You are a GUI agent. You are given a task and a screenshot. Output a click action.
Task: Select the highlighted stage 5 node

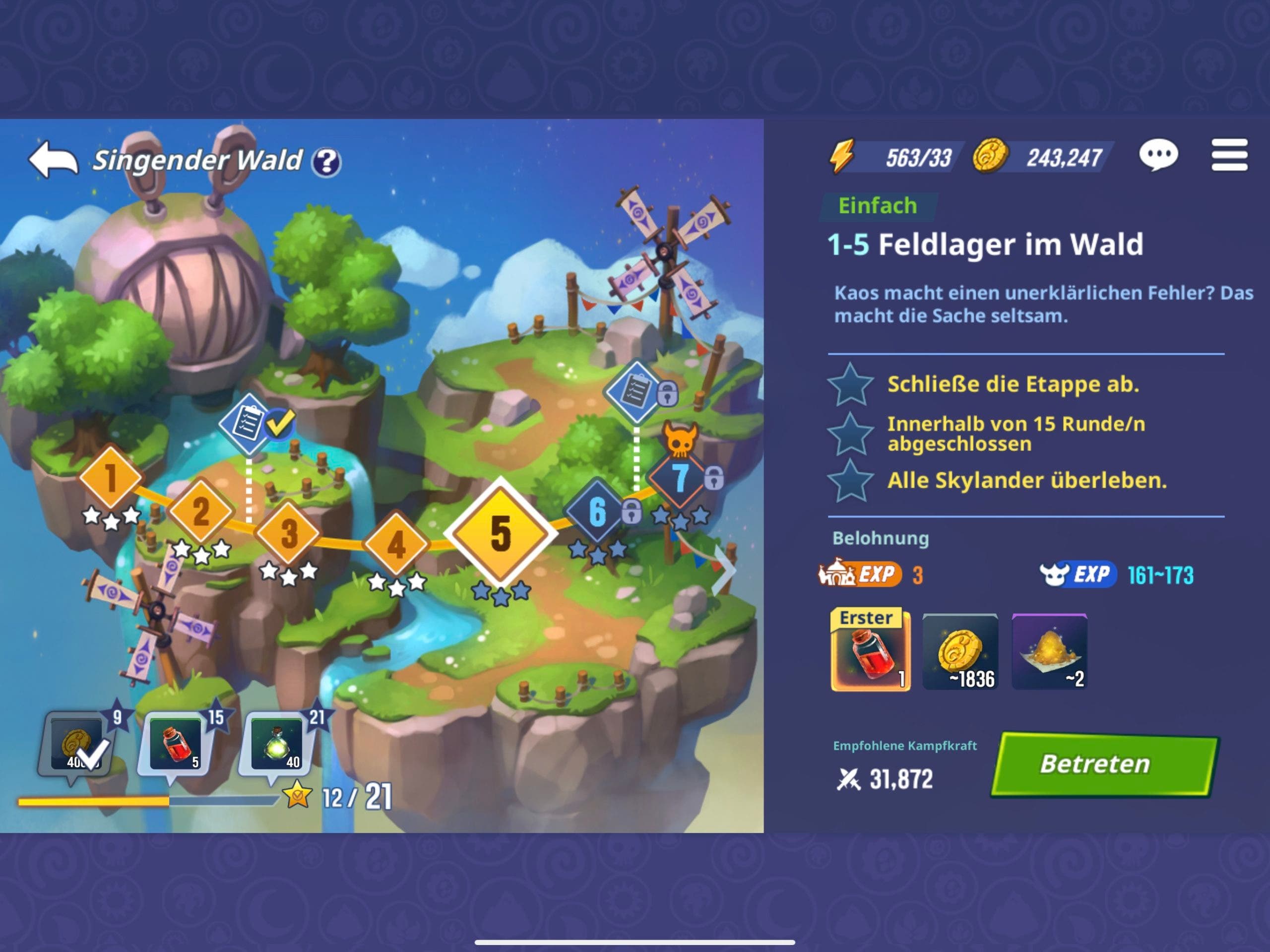pyautogui.click(x=501, y=533)
